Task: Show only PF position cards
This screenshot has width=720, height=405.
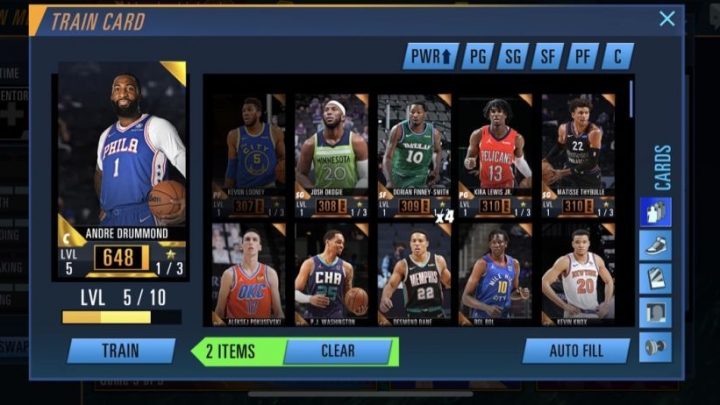Action: tap(582, 56)
